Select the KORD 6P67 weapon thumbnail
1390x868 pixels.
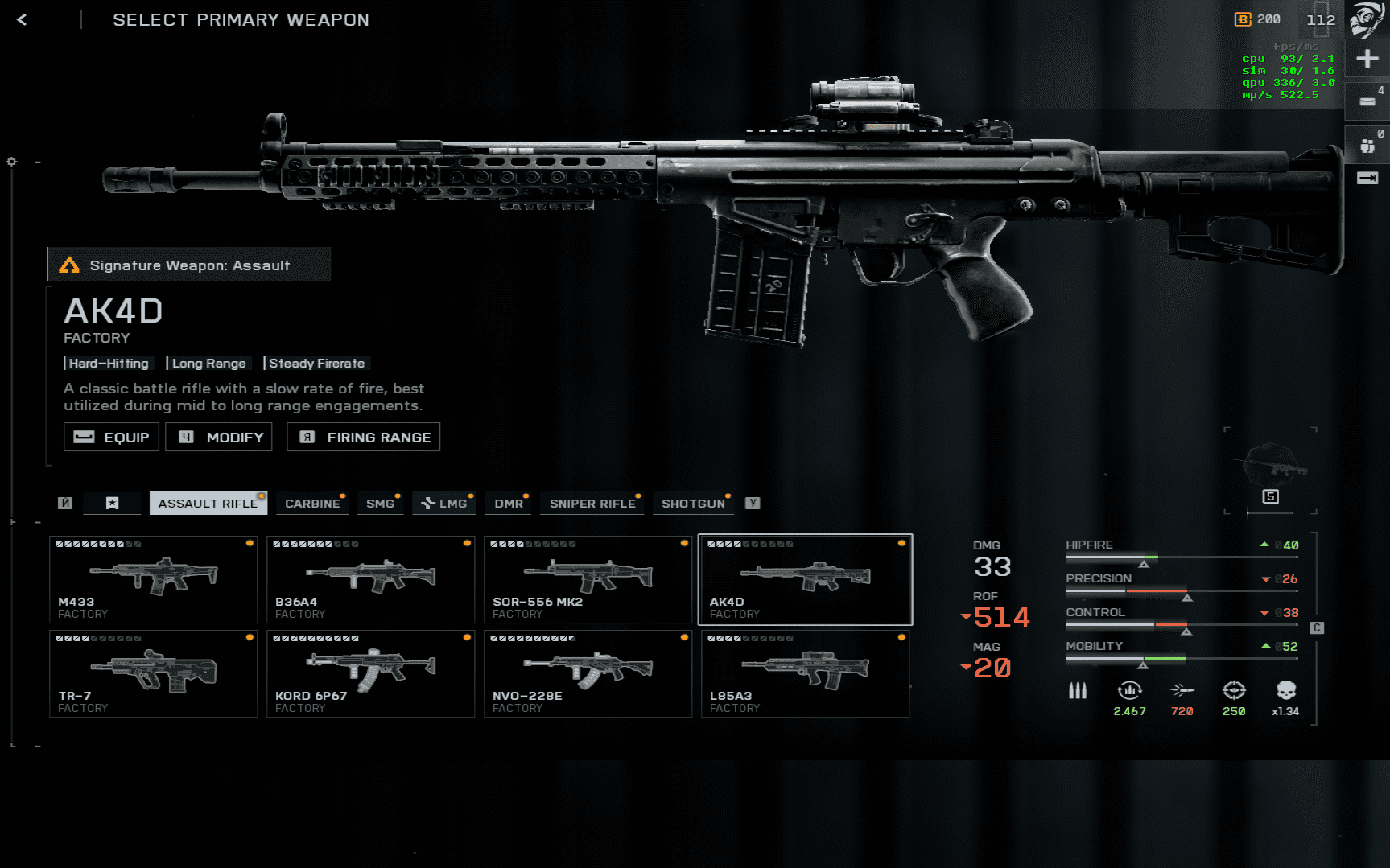[370, 673]
